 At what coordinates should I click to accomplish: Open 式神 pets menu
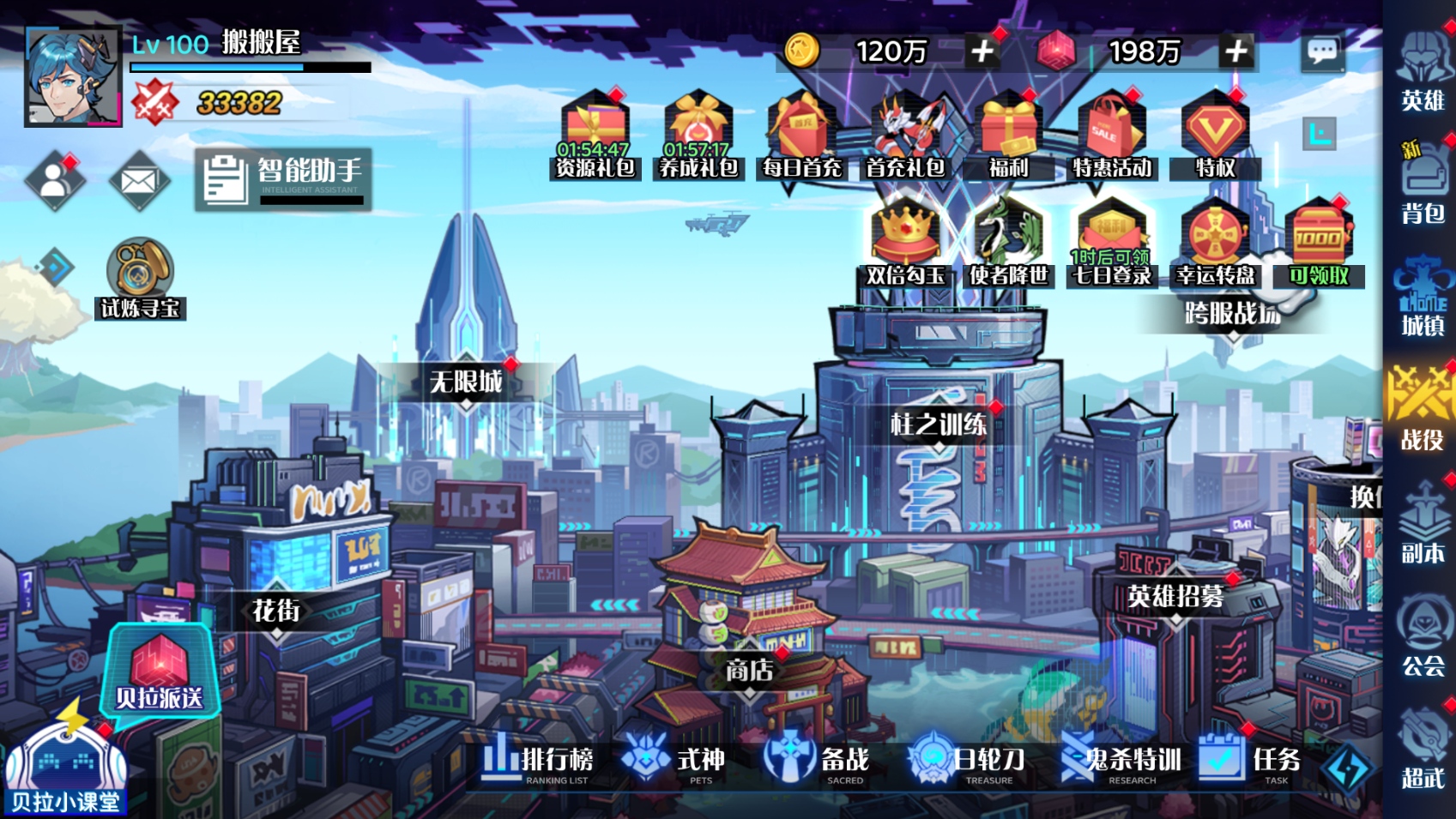[675, 761]
